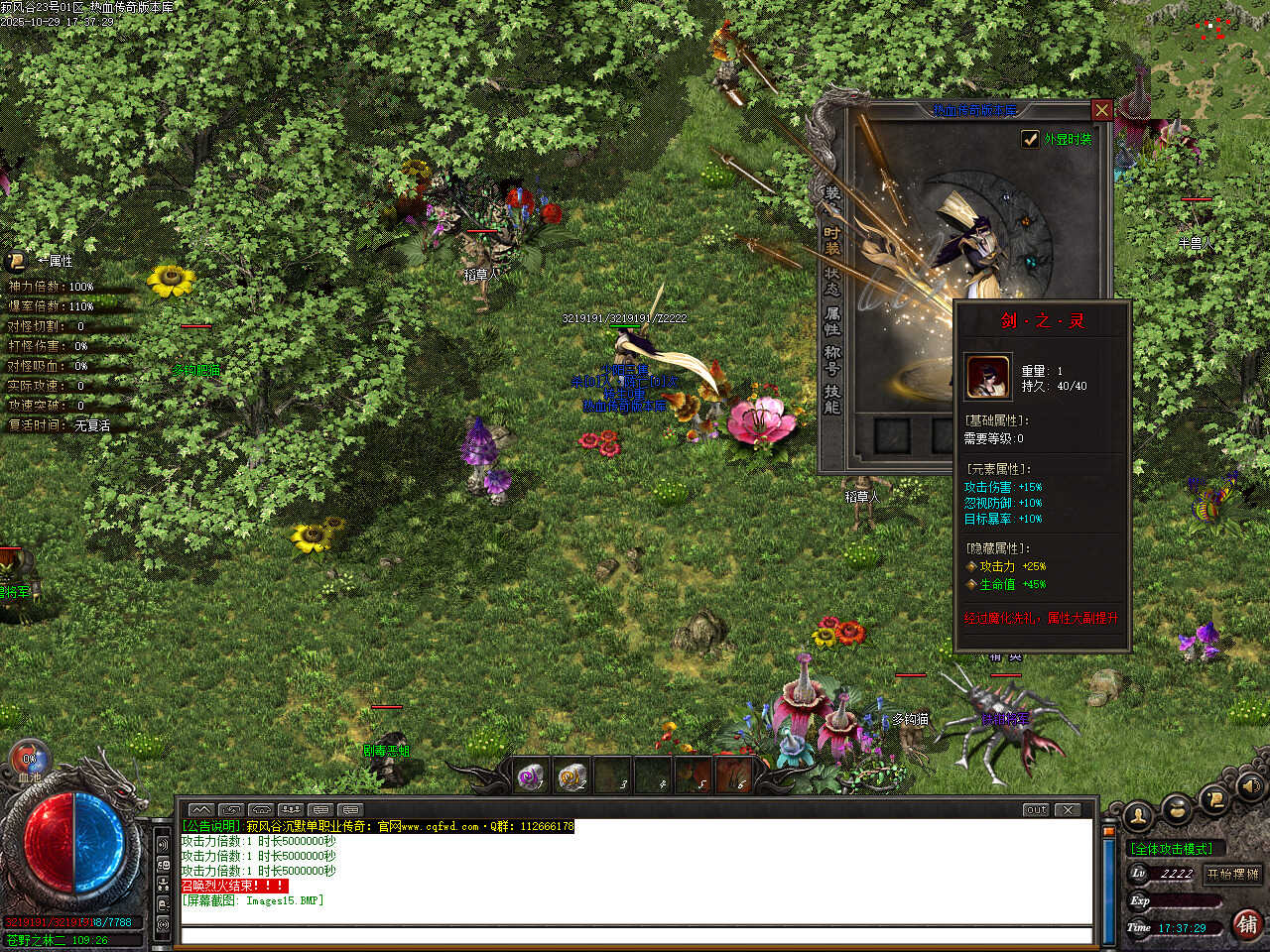Close the character equipment panel
The image size is (1270, 952).
[1100, 110]
